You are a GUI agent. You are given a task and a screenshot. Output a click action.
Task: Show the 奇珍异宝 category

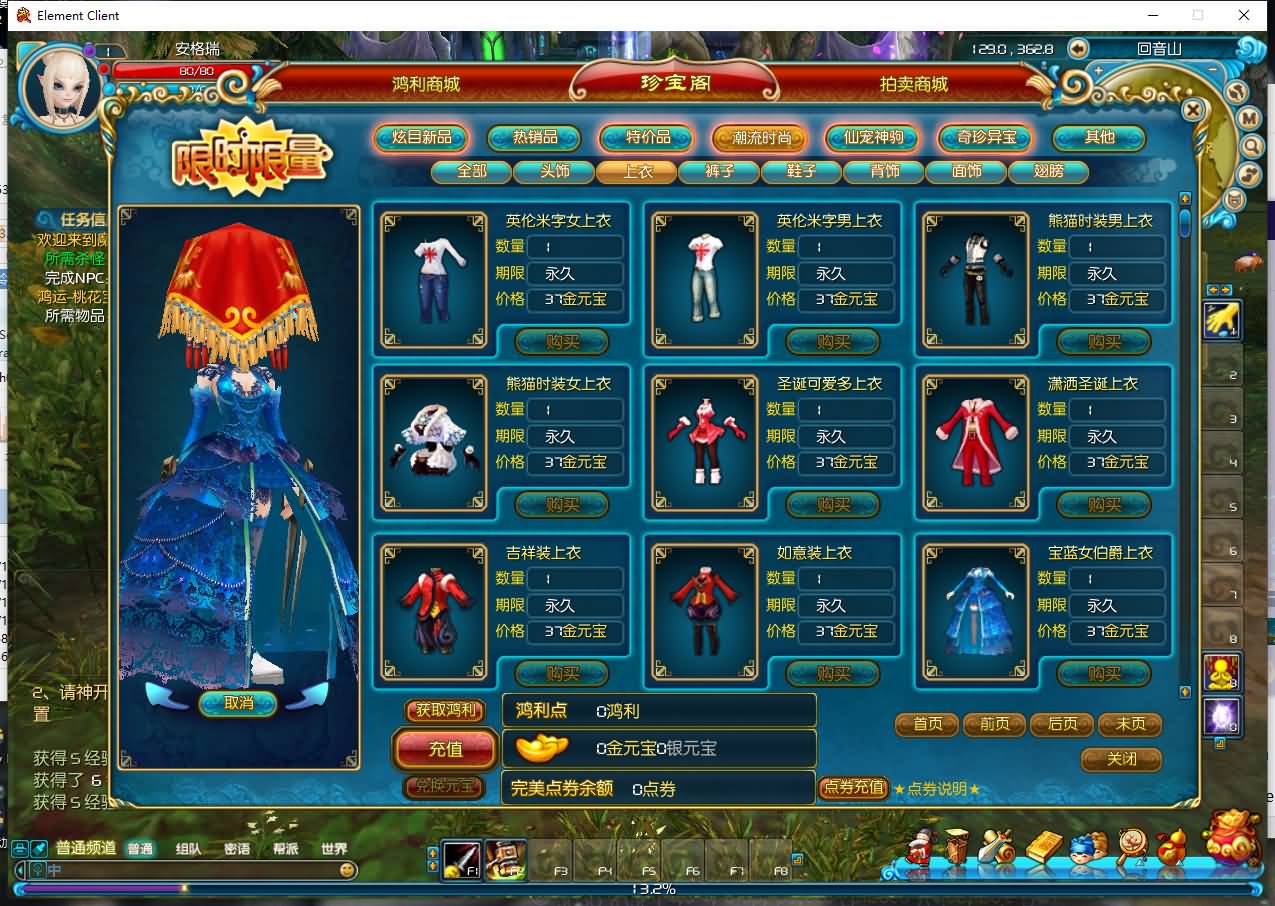(x=986, y=137)
